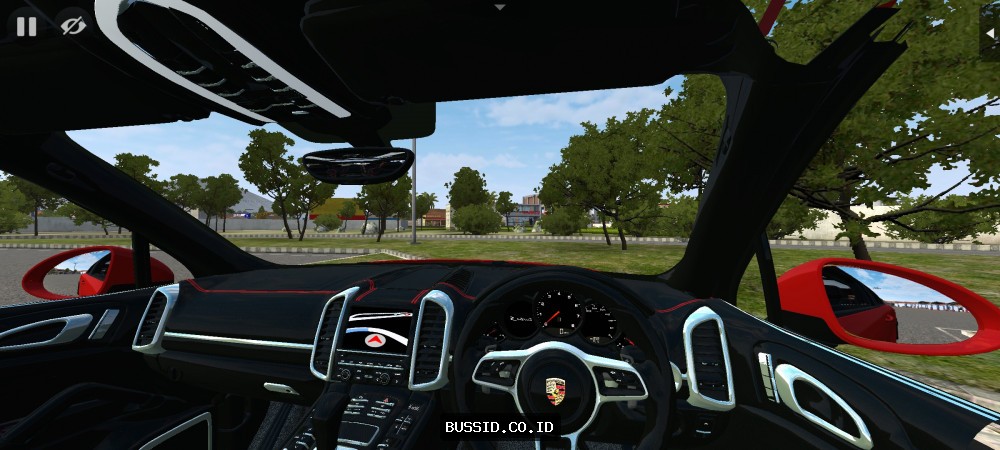Open the side panel arrow on right edge
1000x450 pixels.
click(x=989, y=32)
